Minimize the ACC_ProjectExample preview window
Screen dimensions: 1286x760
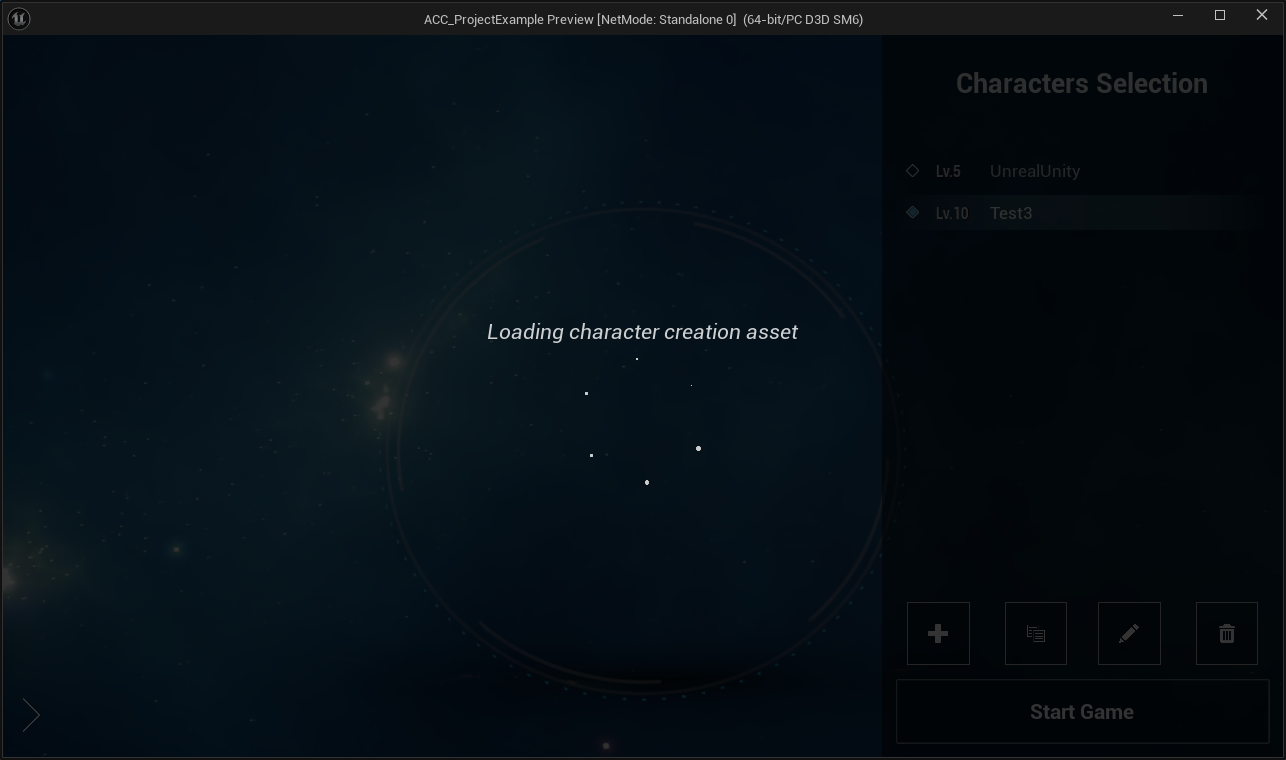click(1178, 15)
